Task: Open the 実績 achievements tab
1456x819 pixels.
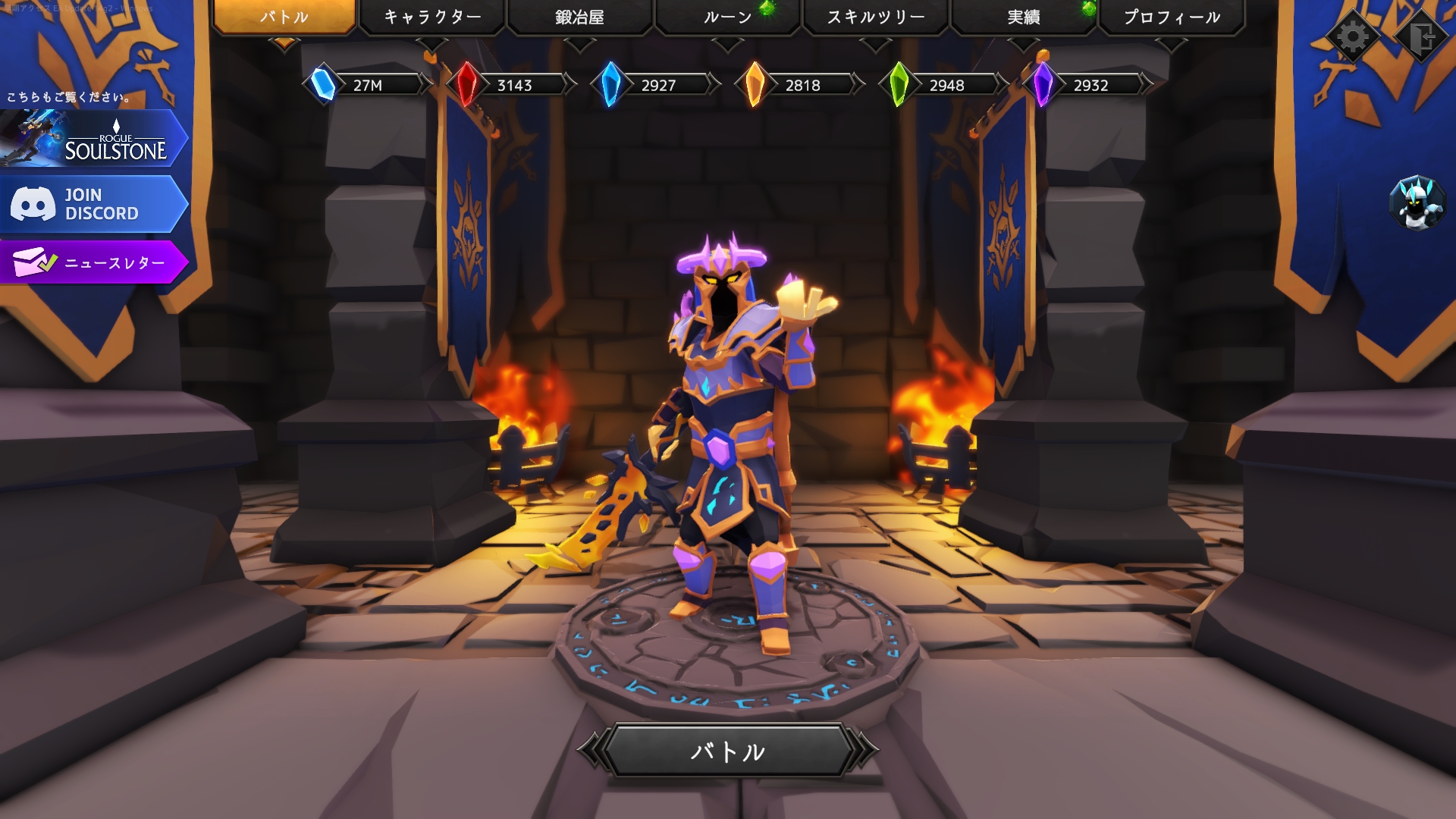Action: (1023, 17)
